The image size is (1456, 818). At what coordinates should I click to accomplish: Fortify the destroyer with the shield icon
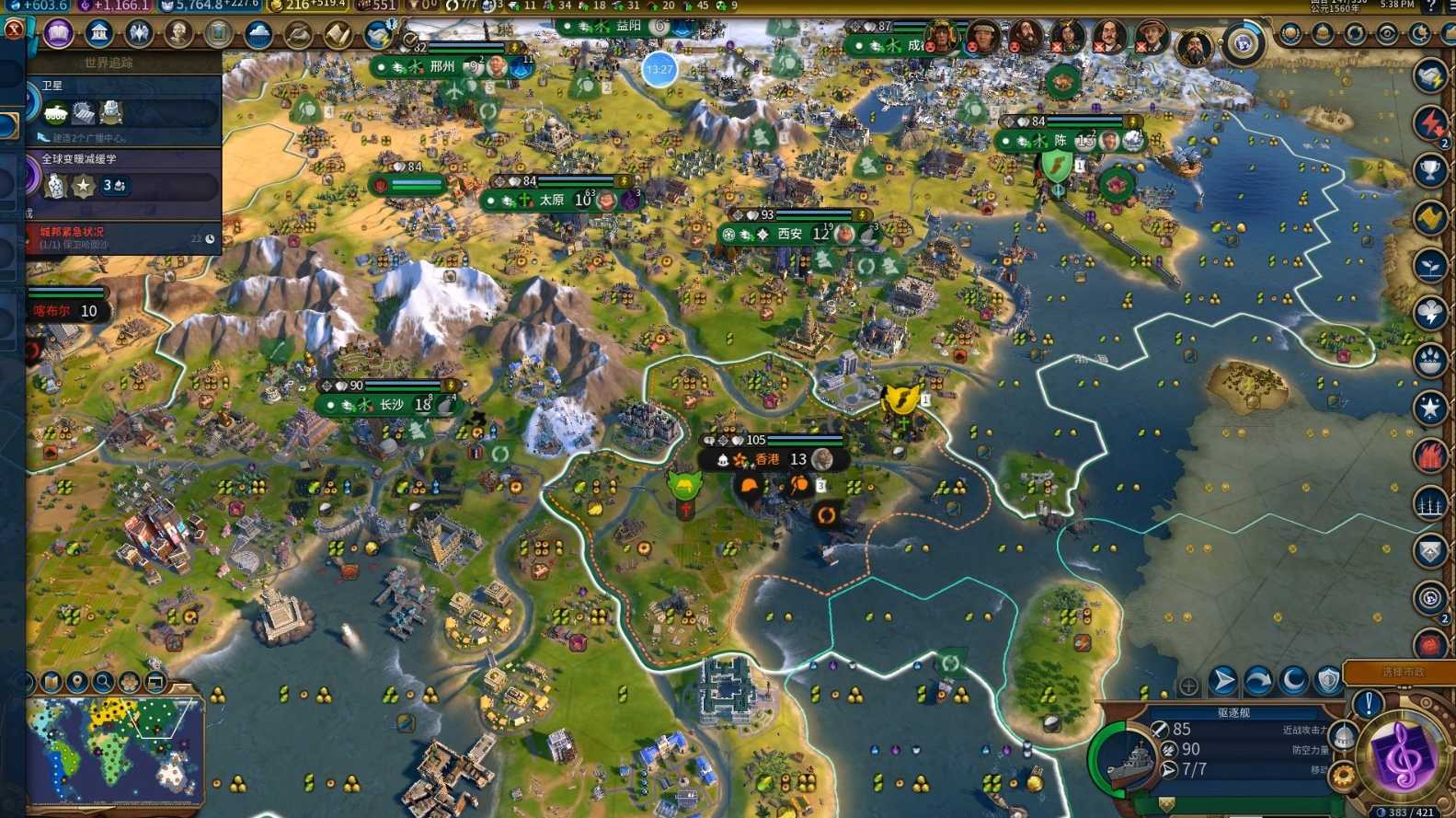point(1328,682)
